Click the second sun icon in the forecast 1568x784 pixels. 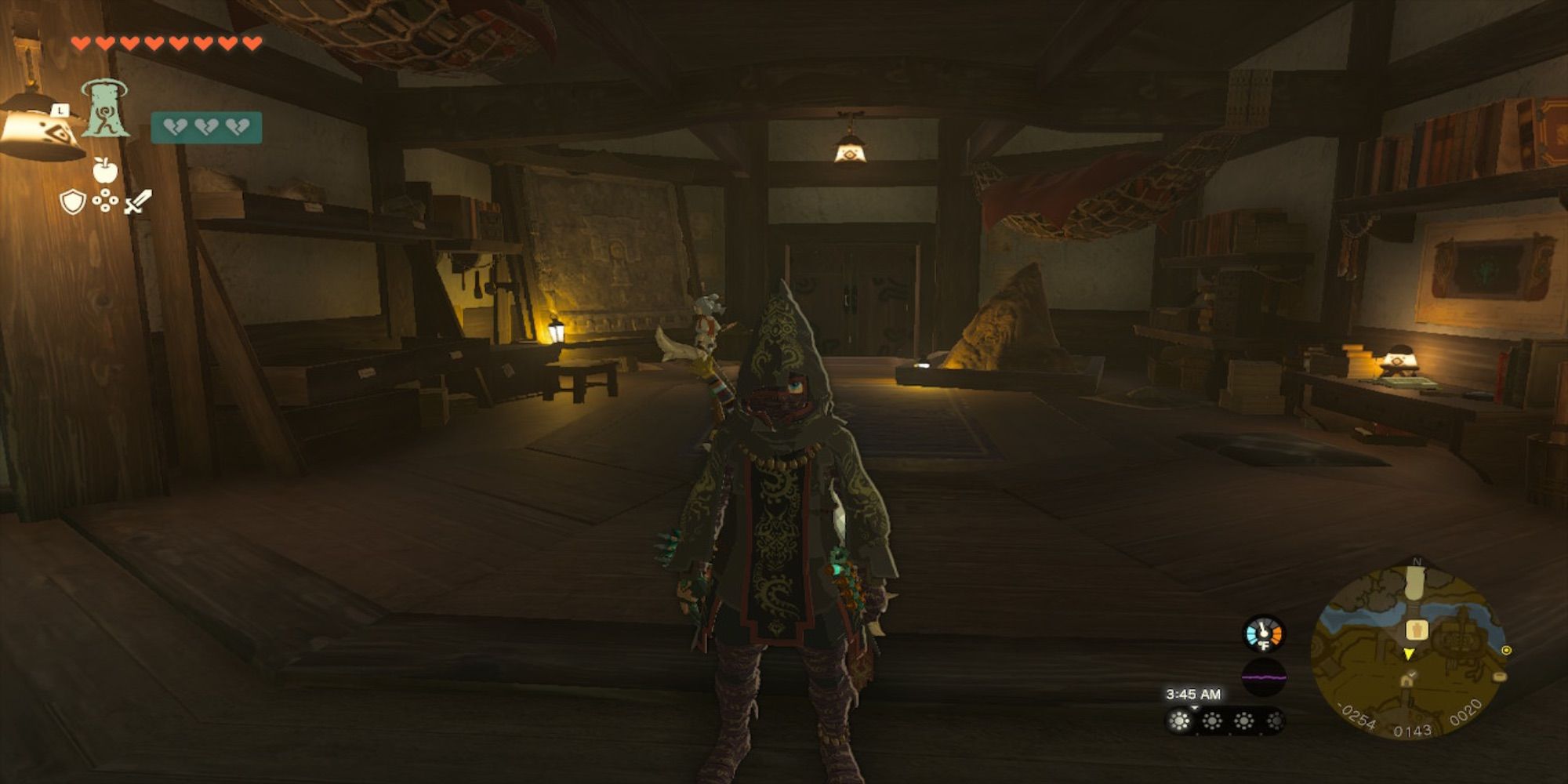click(1213, 720)
